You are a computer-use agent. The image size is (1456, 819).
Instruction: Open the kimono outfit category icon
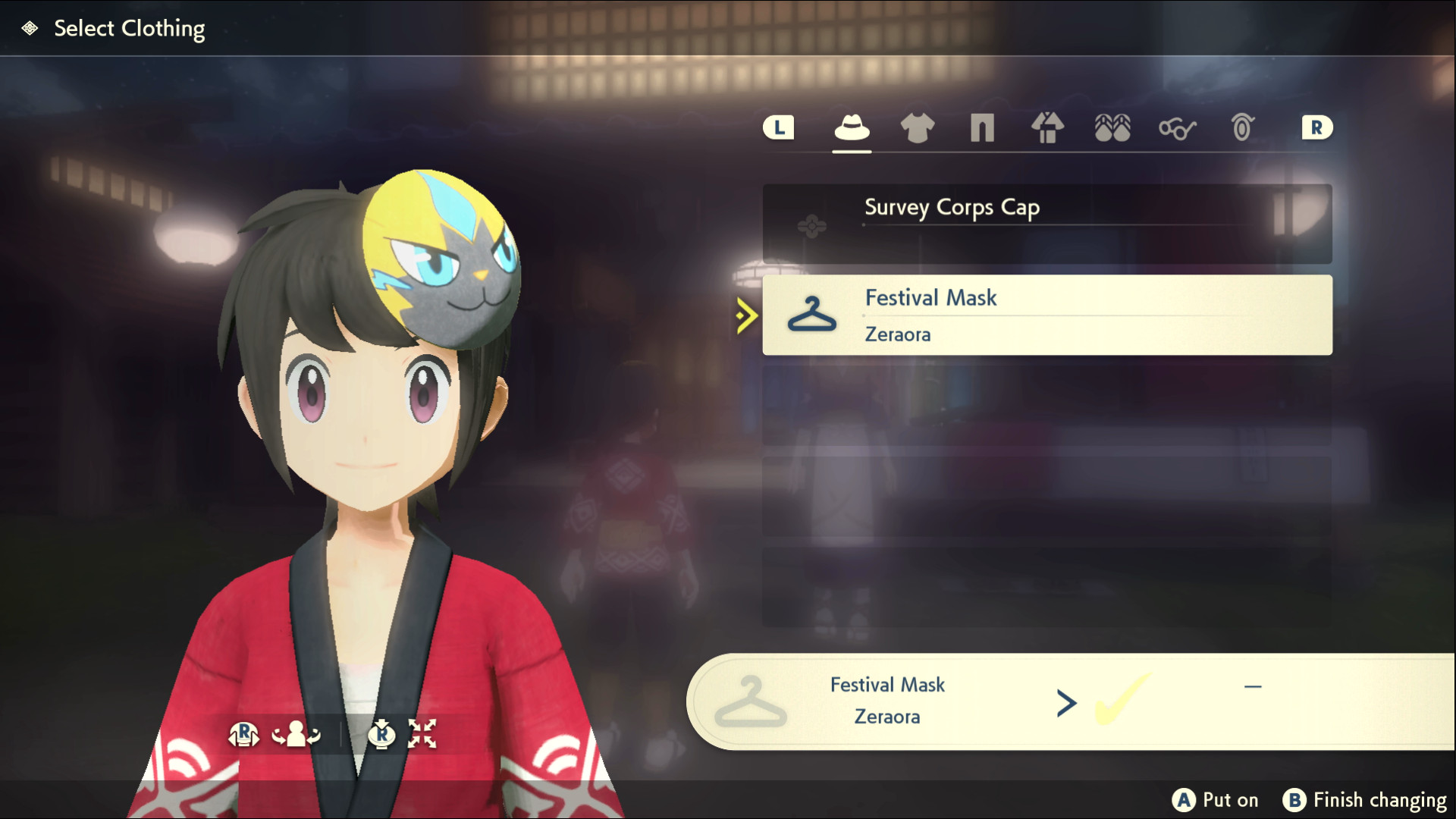(x=1047, y=129)
